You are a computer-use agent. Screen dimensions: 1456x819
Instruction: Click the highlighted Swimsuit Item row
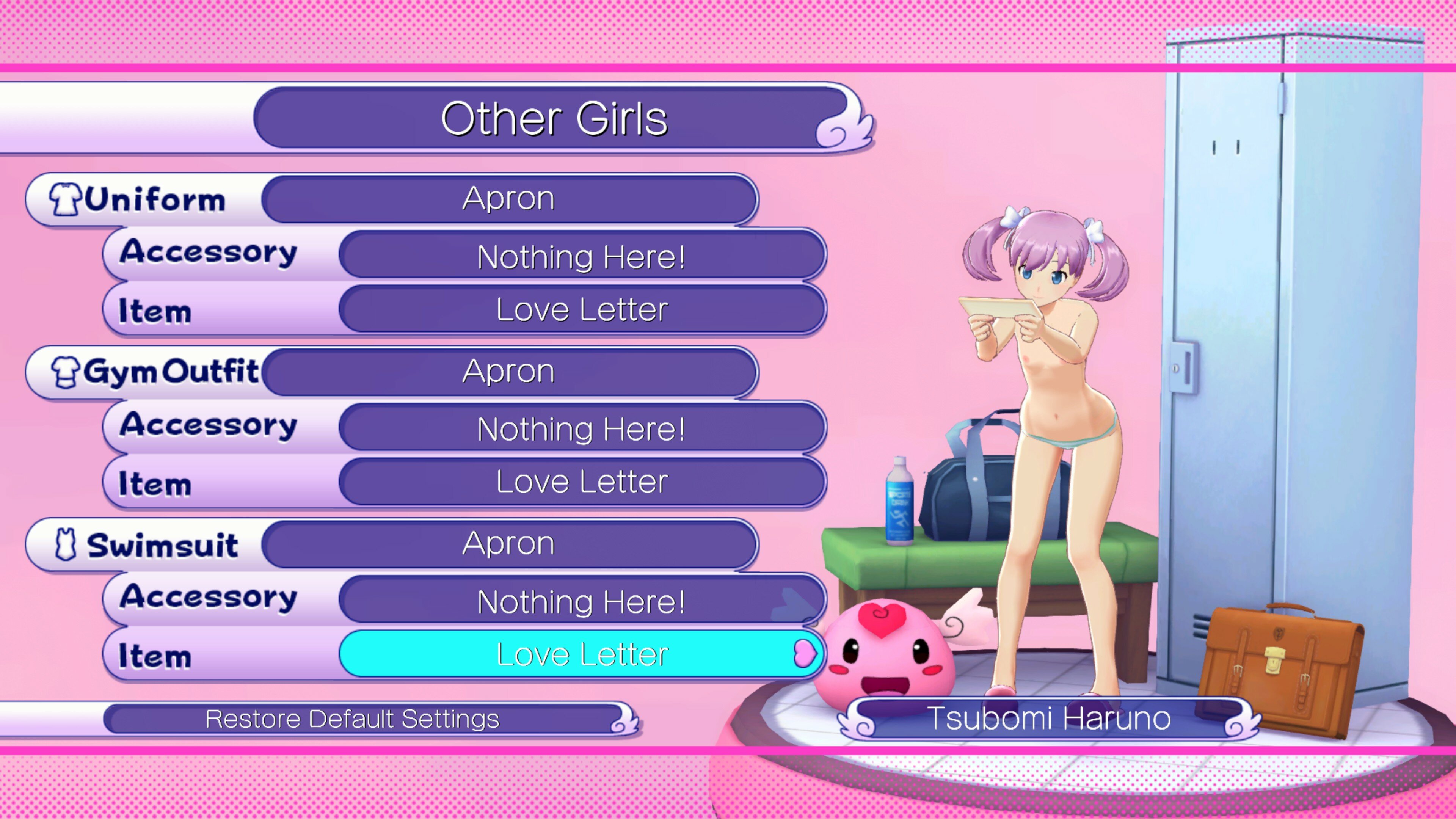582,654
